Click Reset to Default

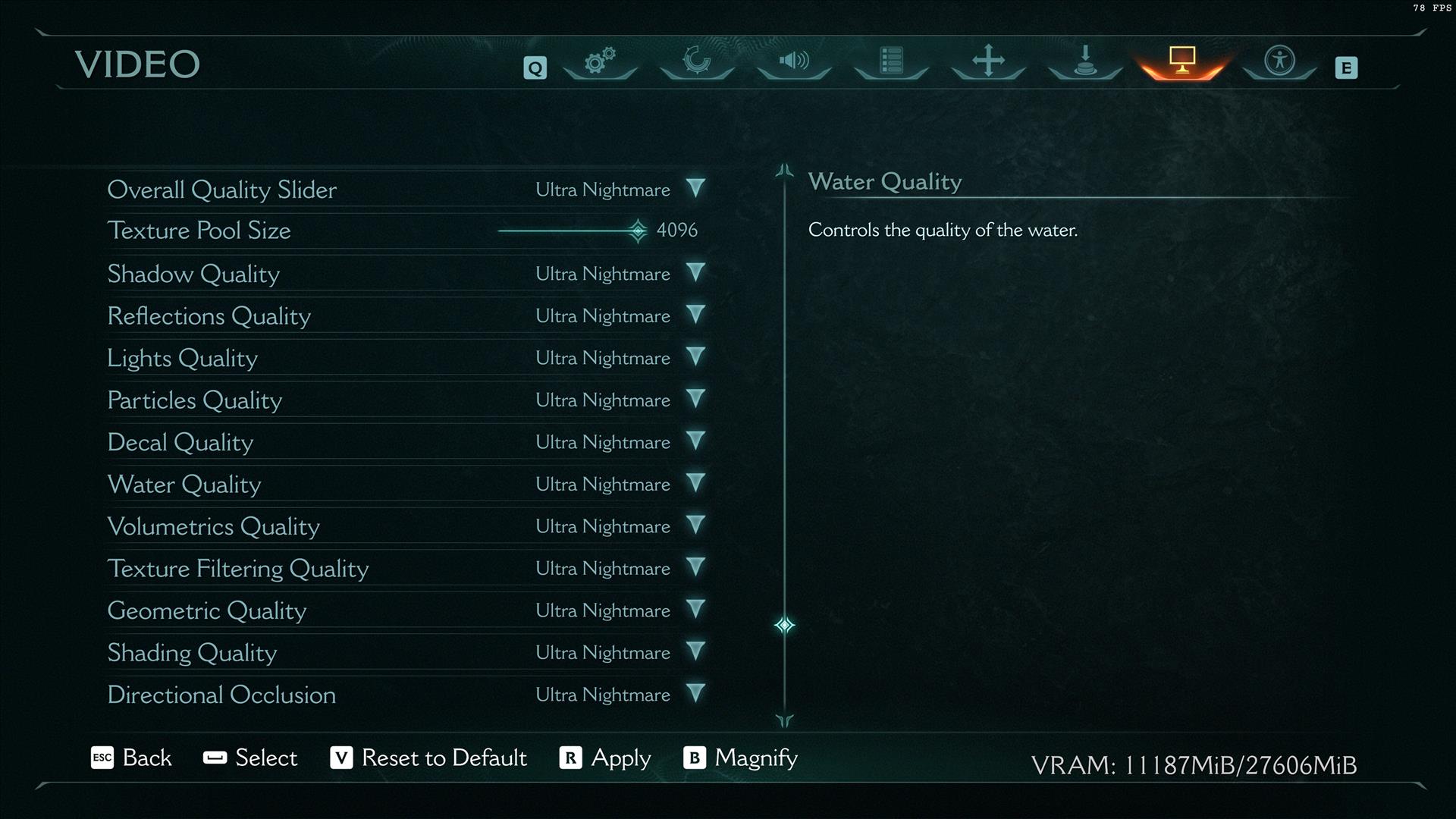(428, 758)
